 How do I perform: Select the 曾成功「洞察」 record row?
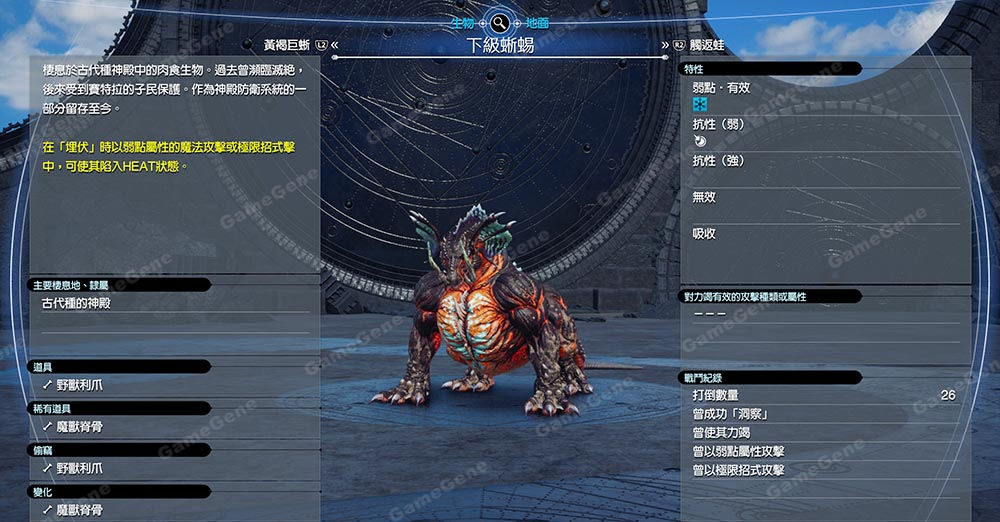[x=824, y=414]
